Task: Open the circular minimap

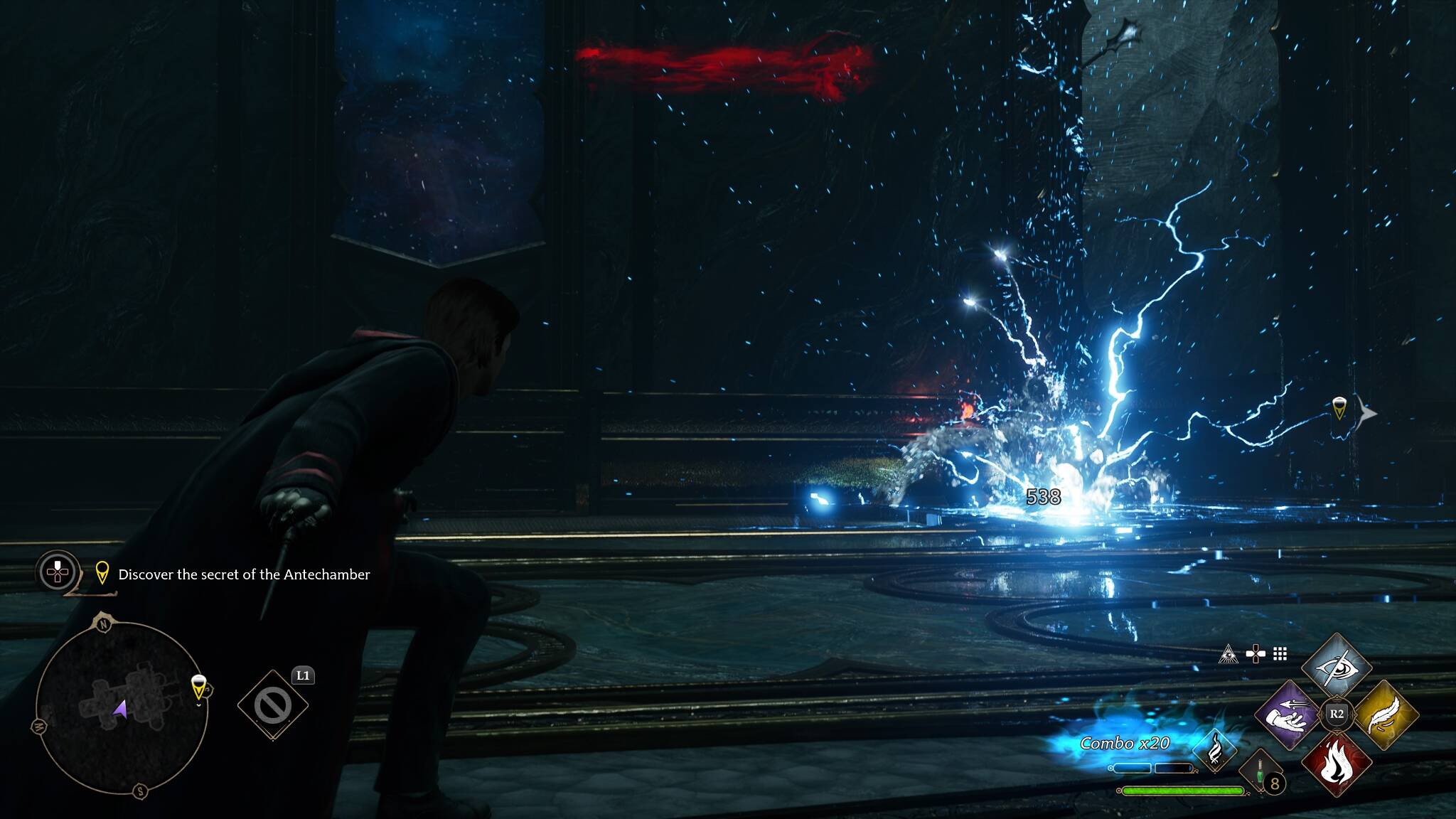Action: (122, 707)
